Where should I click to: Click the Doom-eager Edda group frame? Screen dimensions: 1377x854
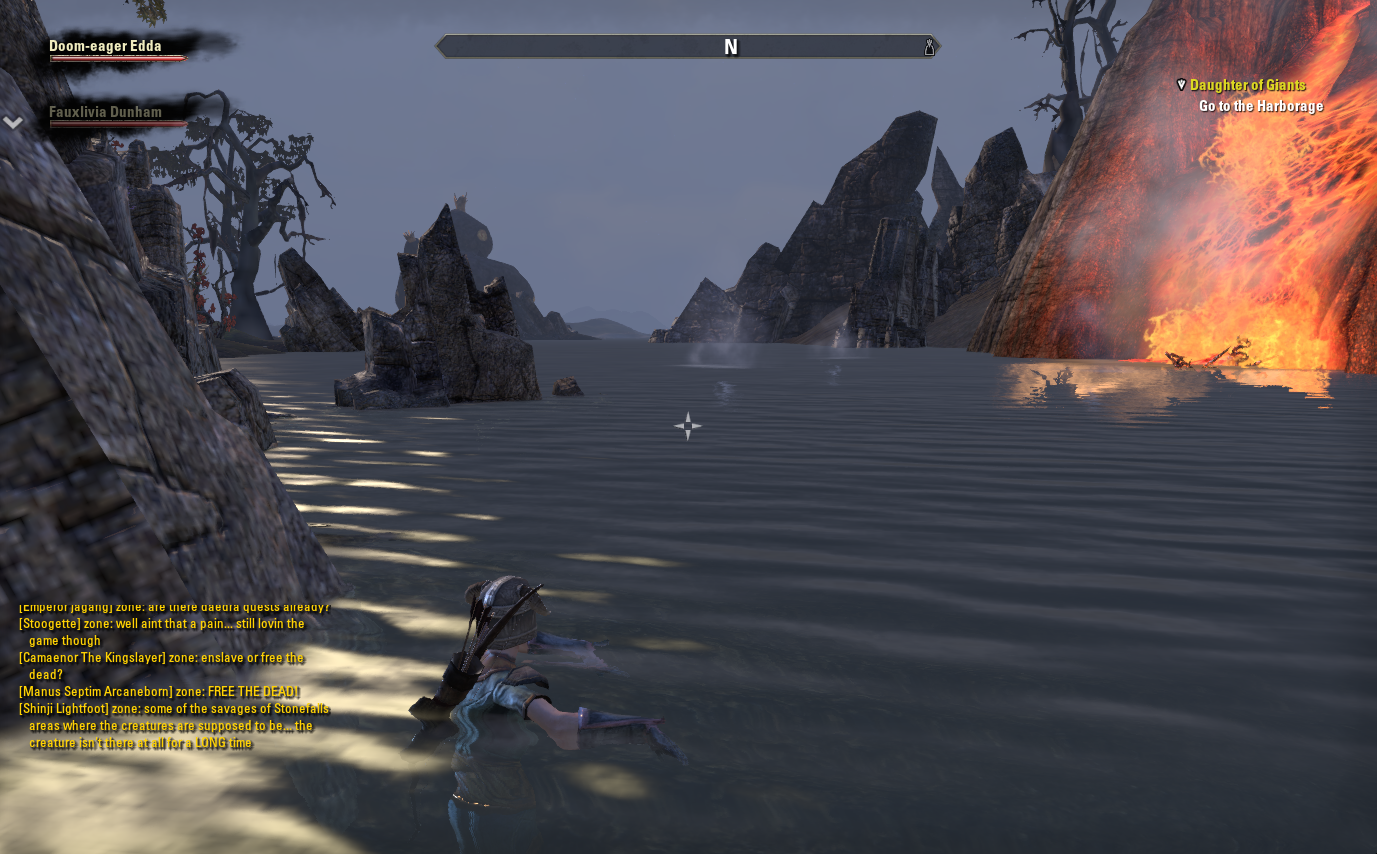[x=106, y=46]
